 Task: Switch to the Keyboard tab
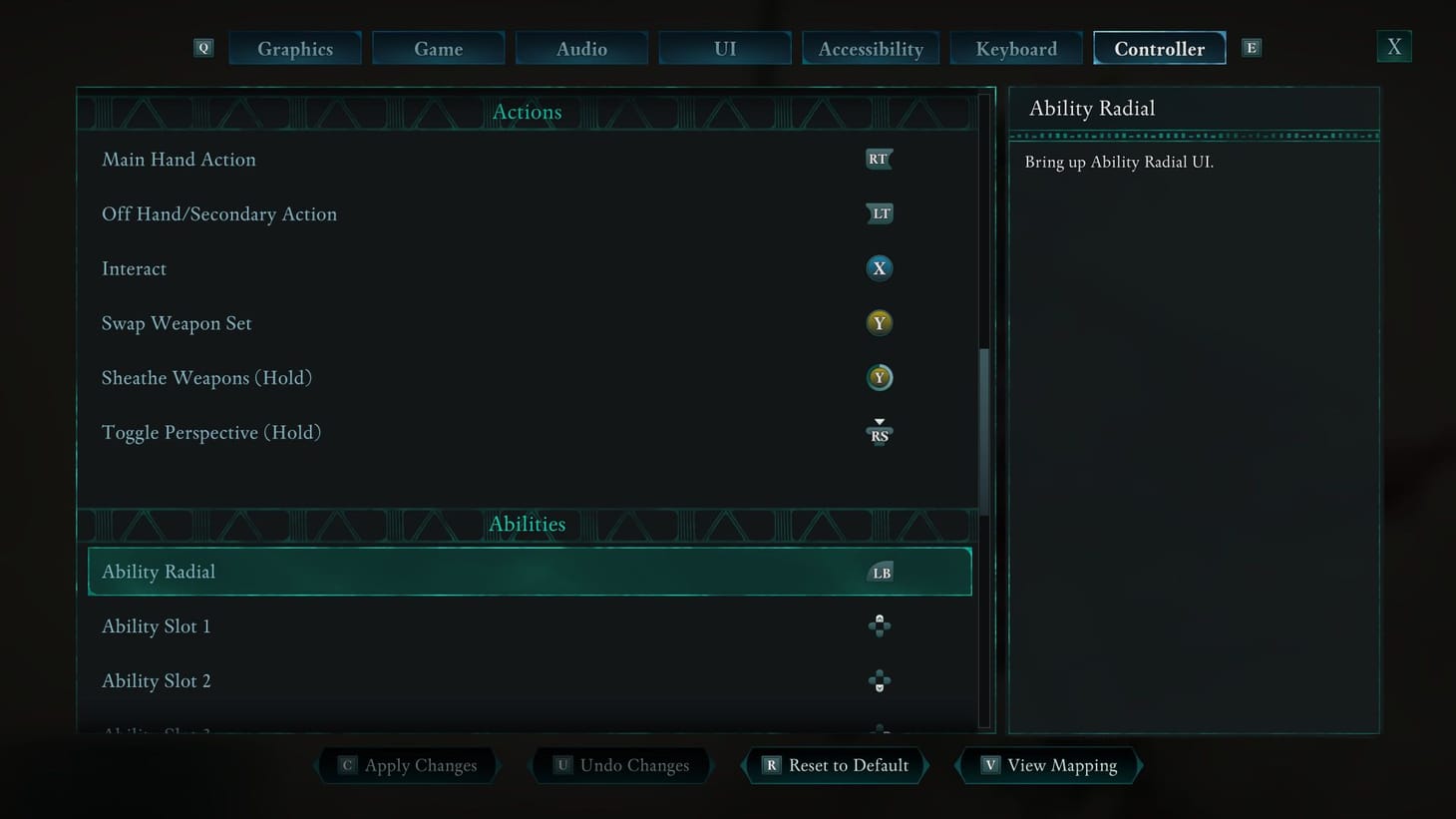[1015, 48]
